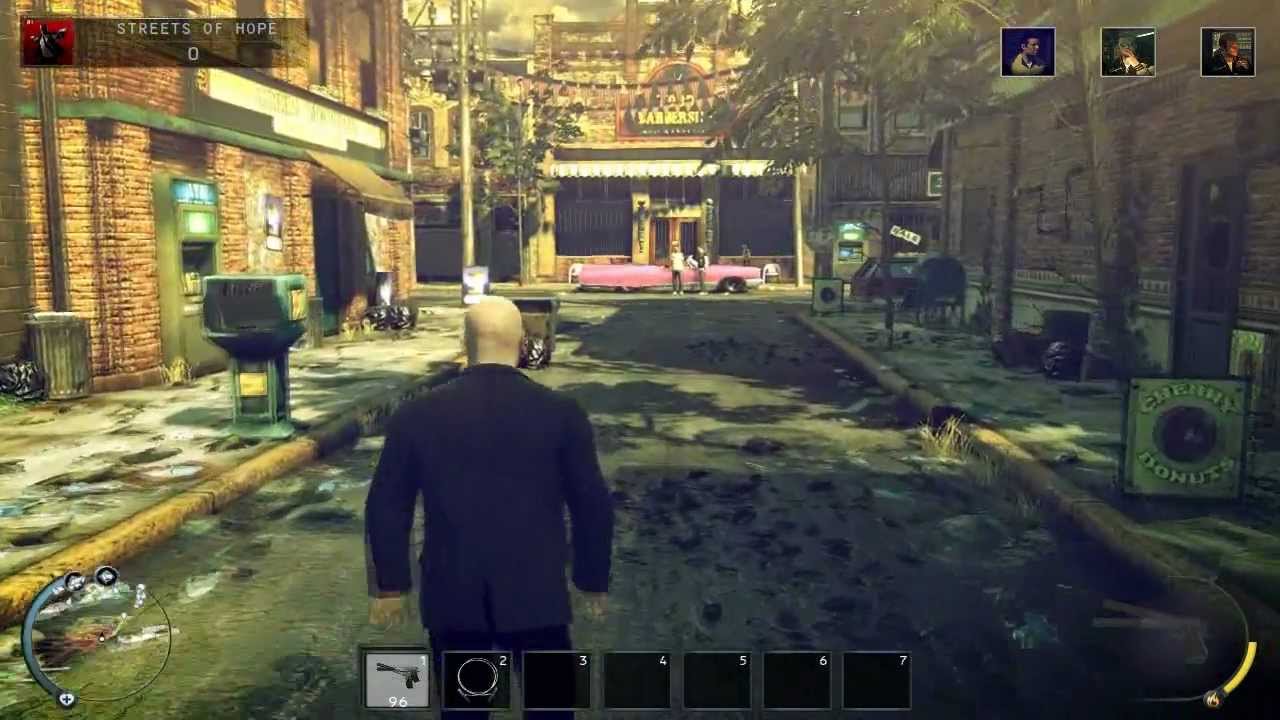The width and height of the screenshot is (1280, 720).
Task: Click the health cross icon below the minimap
Action: click(66, 699)
